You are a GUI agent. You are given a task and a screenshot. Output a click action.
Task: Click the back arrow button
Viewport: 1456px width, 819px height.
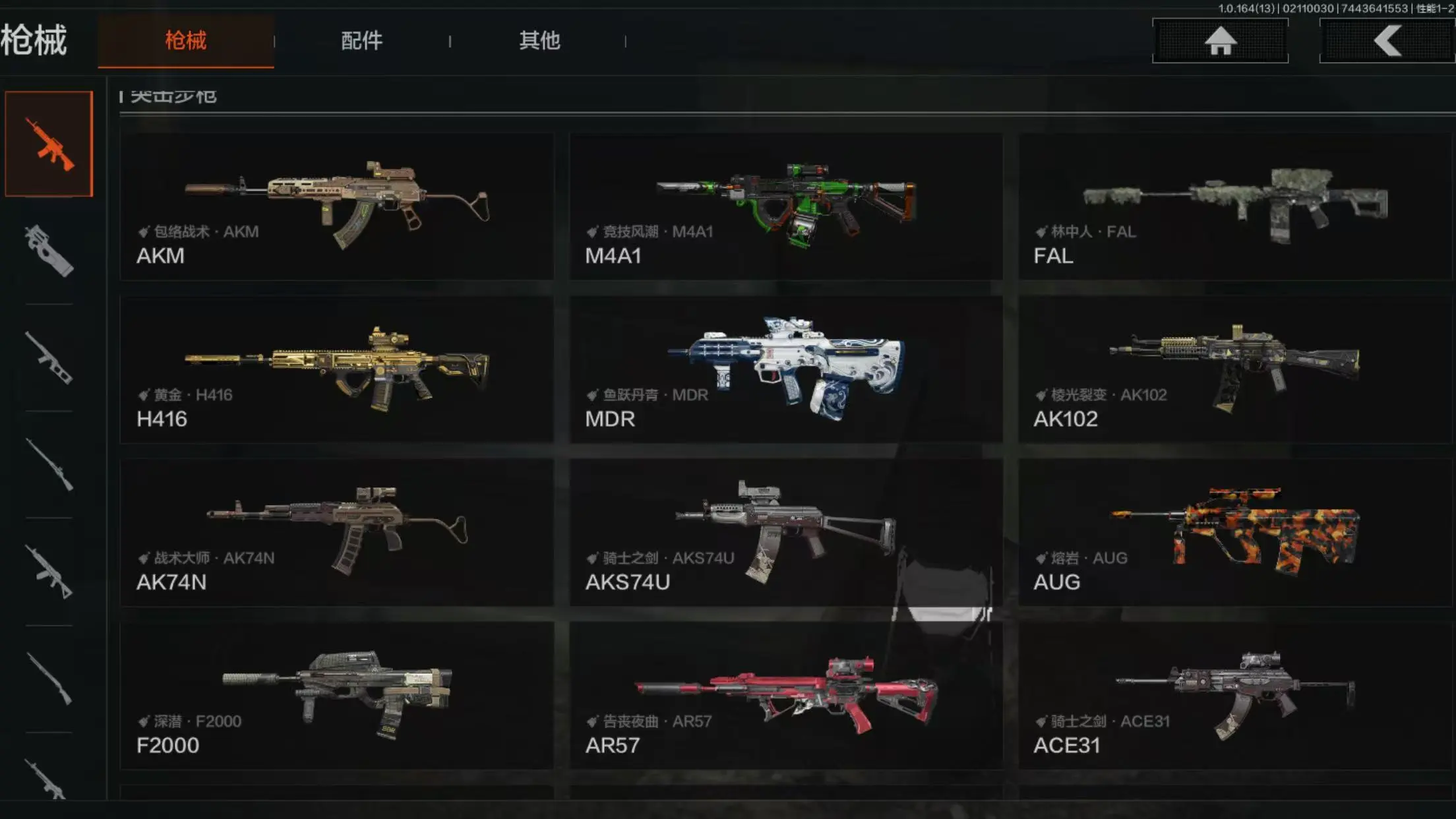tap(1387, 41)
